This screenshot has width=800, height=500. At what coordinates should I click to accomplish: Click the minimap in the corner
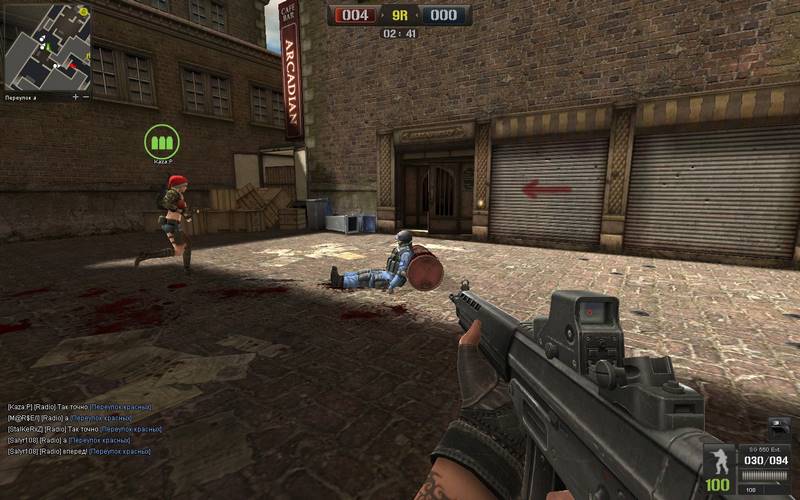click(47, 45)
